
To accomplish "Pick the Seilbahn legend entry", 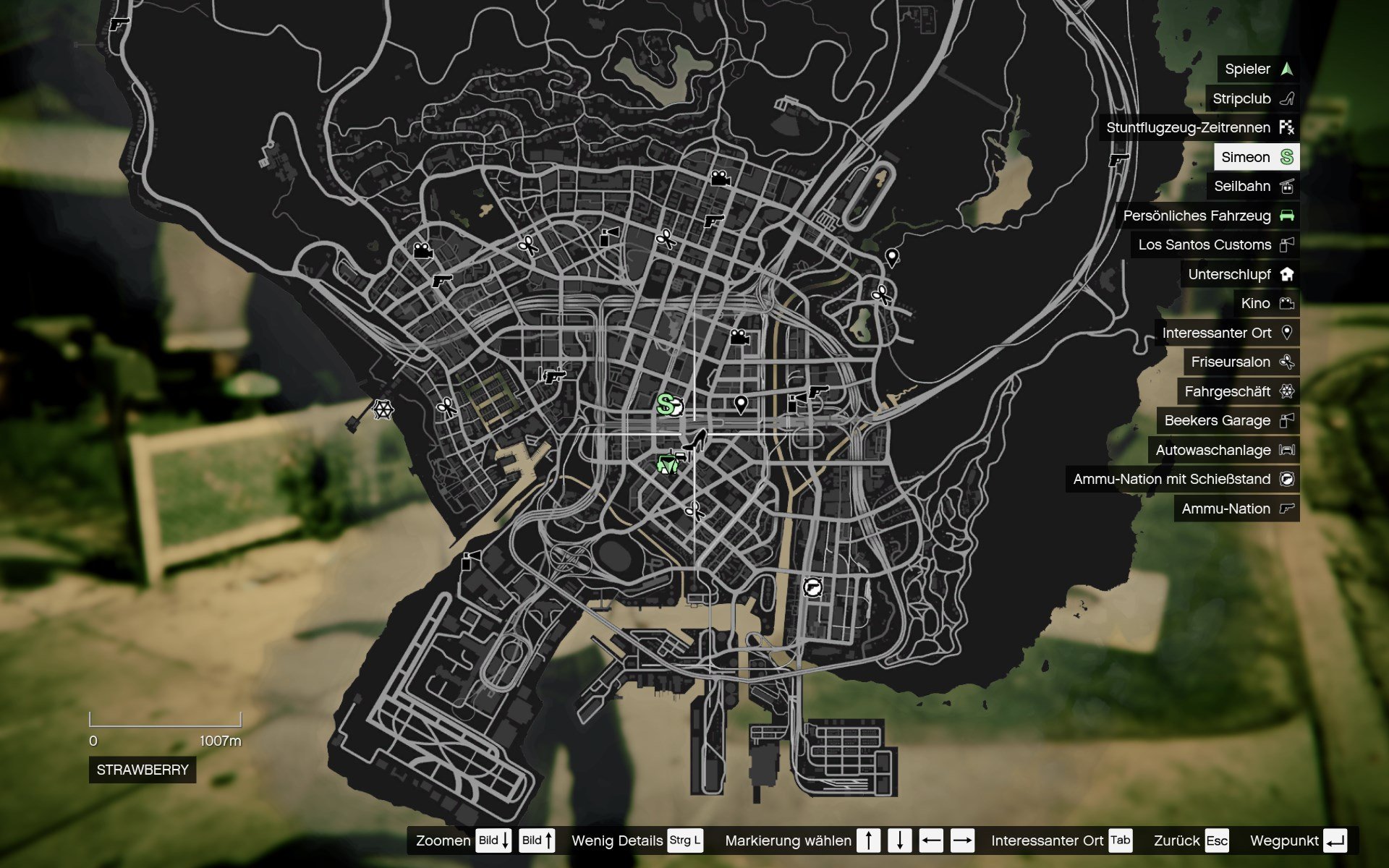I will coord(1252,187).
